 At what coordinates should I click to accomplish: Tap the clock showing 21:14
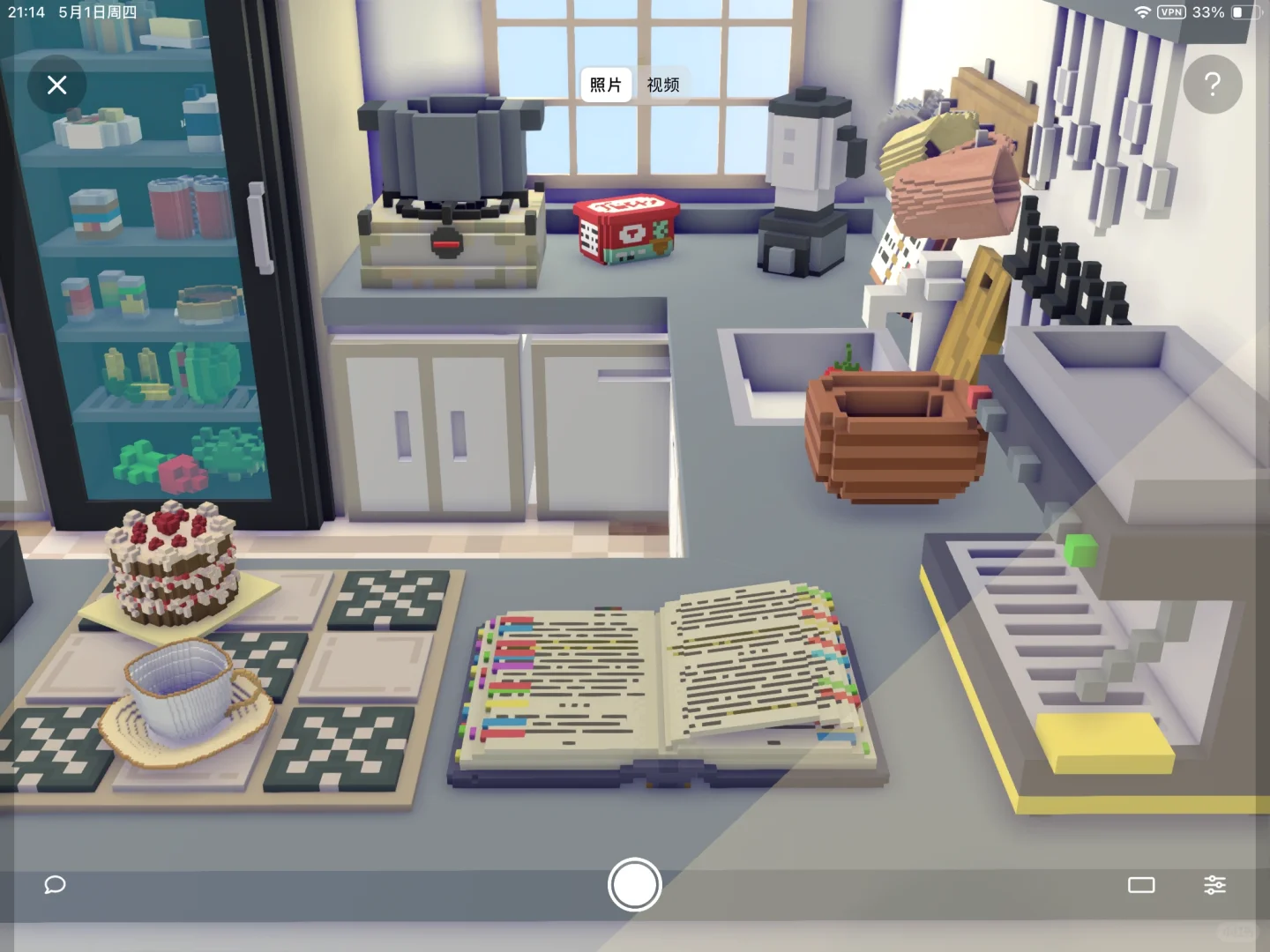pyautogui.click(x=25, y=12)
